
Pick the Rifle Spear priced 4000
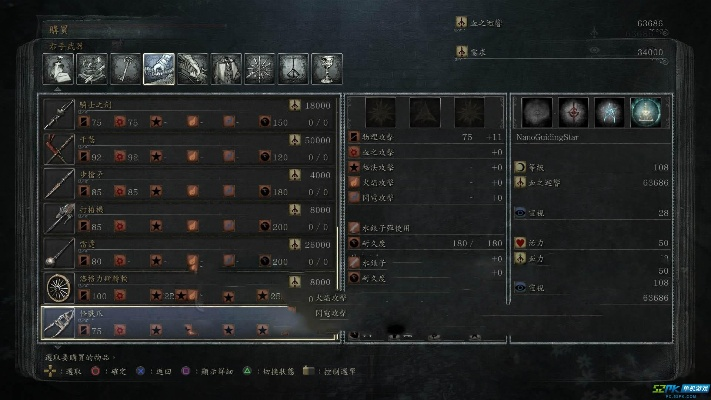pyautogui.click(x=190, y=182)
